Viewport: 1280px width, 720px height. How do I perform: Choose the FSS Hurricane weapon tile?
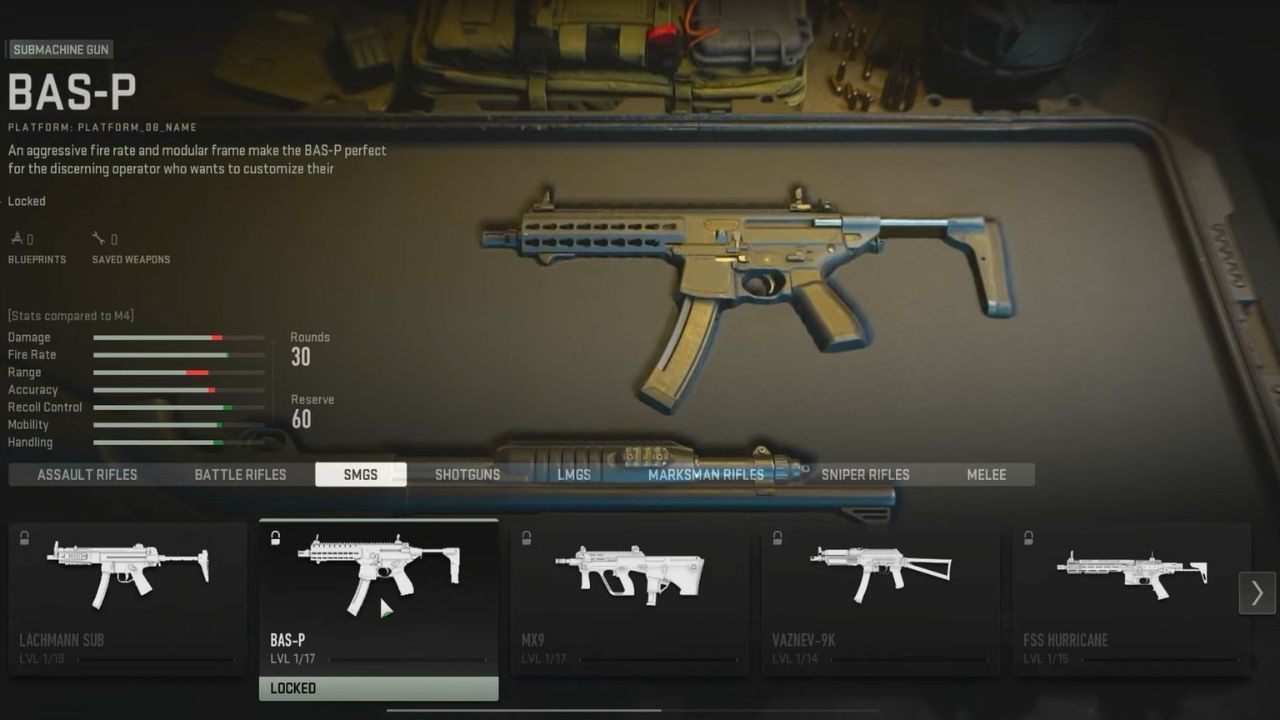pos(1131,597)
